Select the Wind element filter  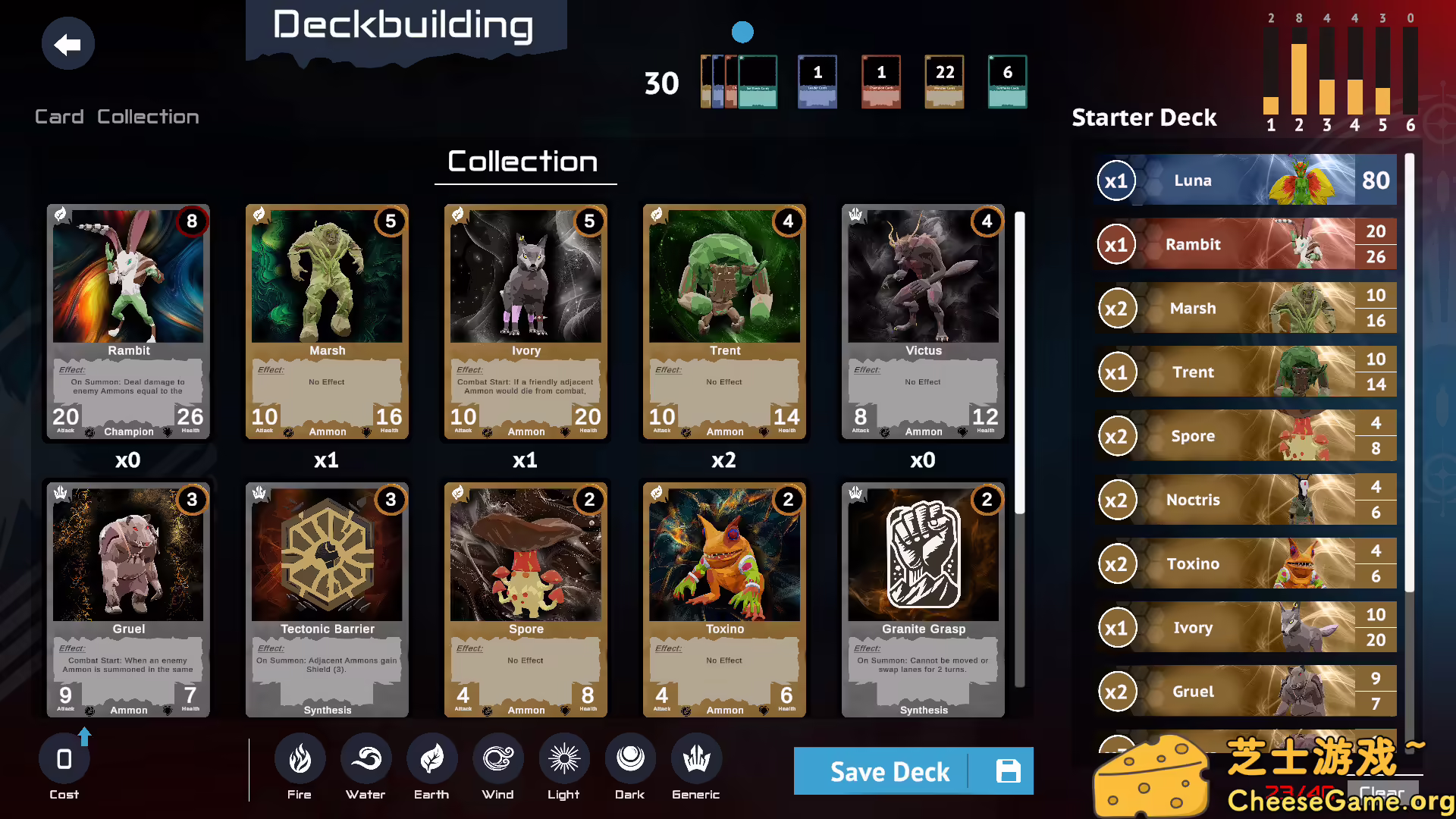(497, 758)
